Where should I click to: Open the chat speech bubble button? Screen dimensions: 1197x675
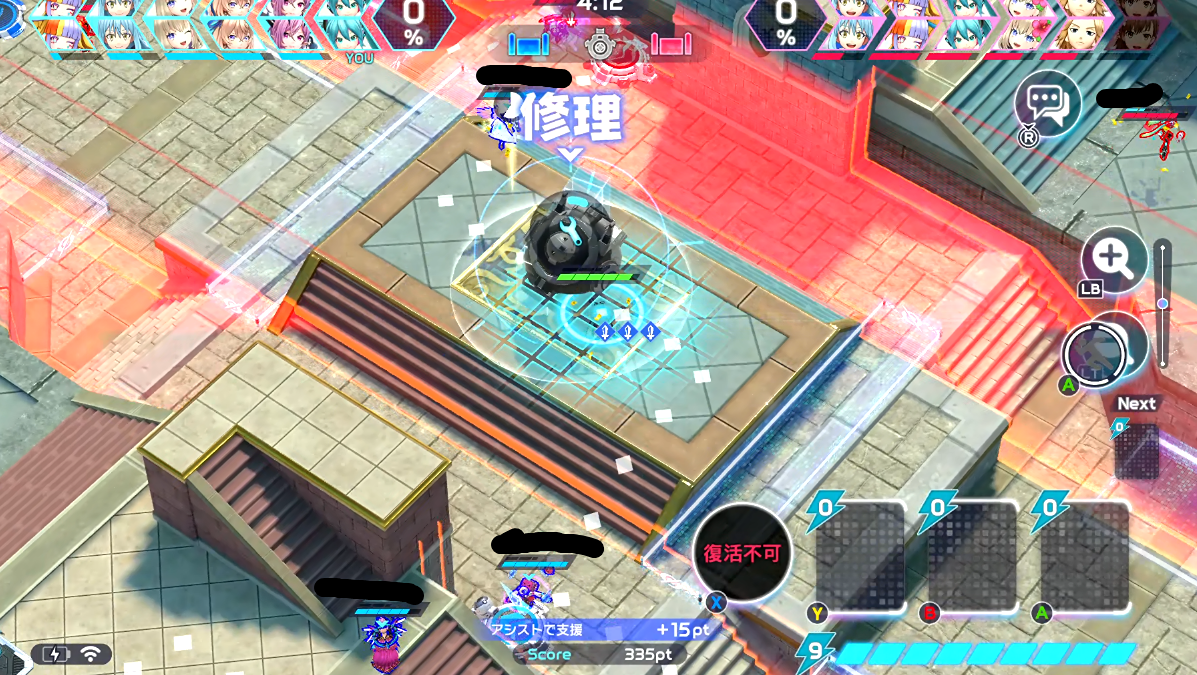pos(1047,104)
